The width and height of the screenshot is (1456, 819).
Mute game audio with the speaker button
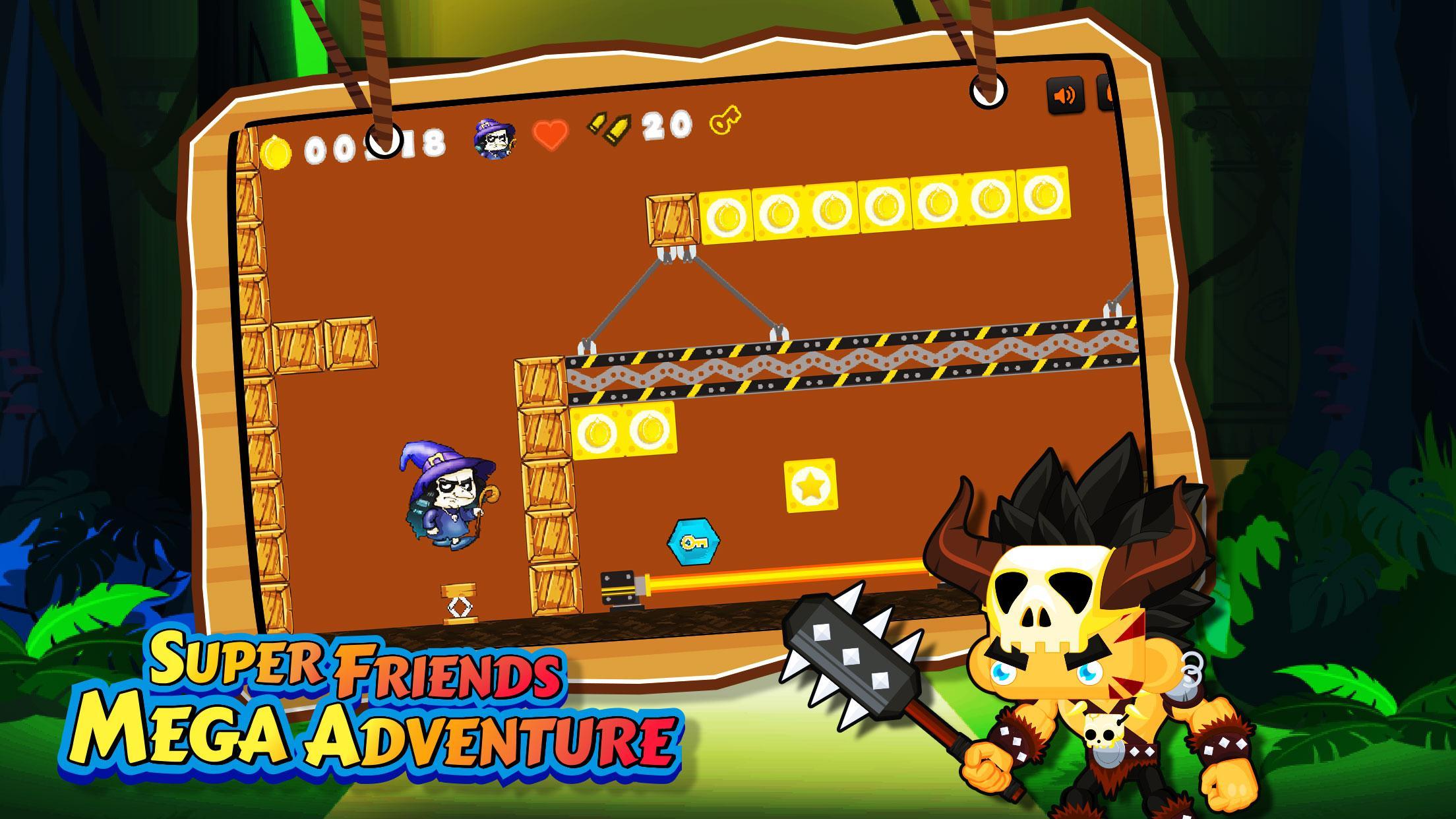coord(1064,94)
